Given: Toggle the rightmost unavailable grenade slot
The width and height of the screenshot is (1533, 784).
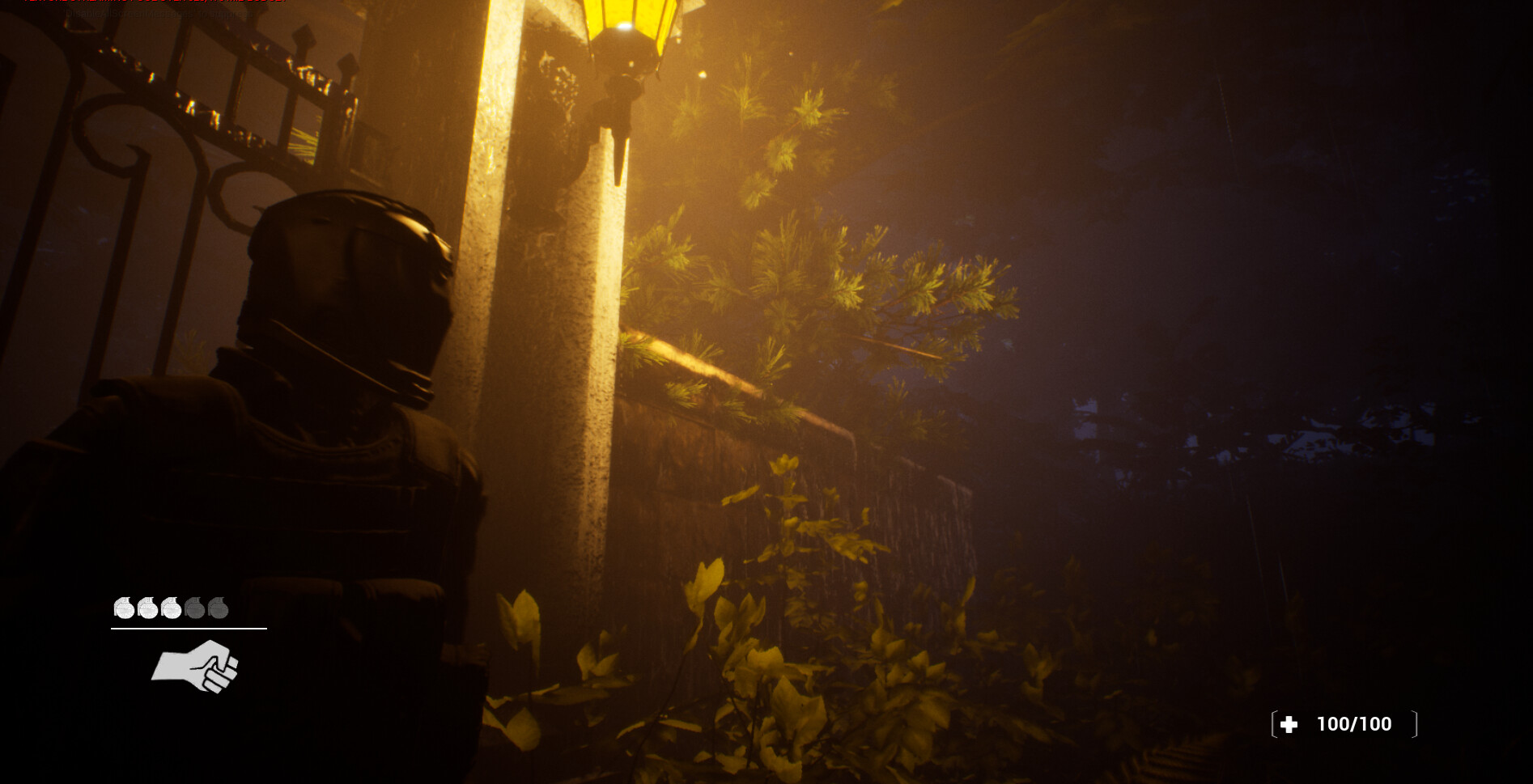Looking at the screenshot, I should point(219,608).
